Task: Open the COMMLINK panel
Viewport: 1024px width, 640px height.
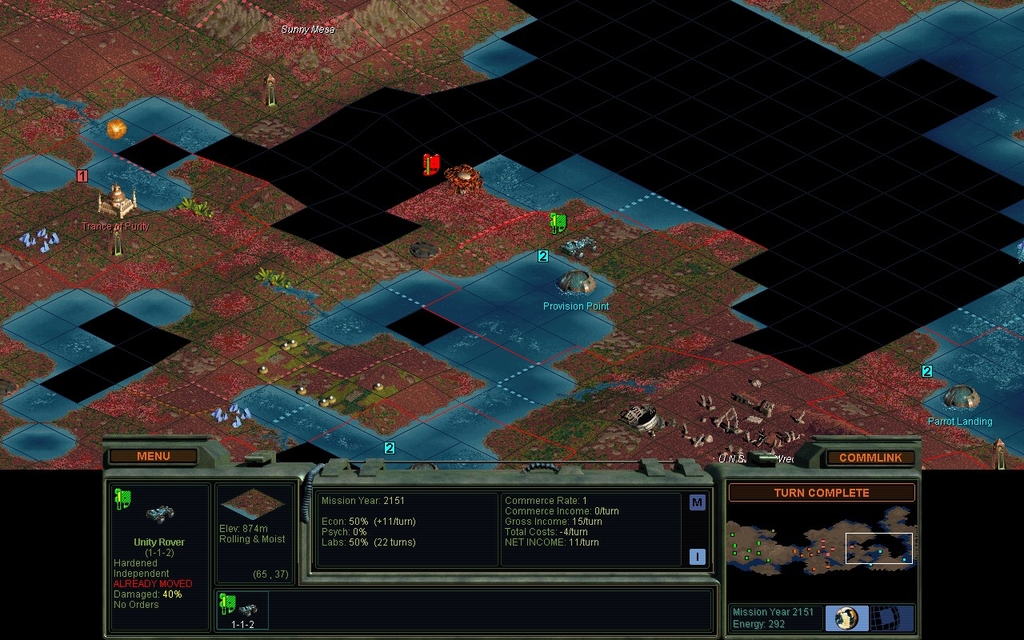Action: coord(870,457)
